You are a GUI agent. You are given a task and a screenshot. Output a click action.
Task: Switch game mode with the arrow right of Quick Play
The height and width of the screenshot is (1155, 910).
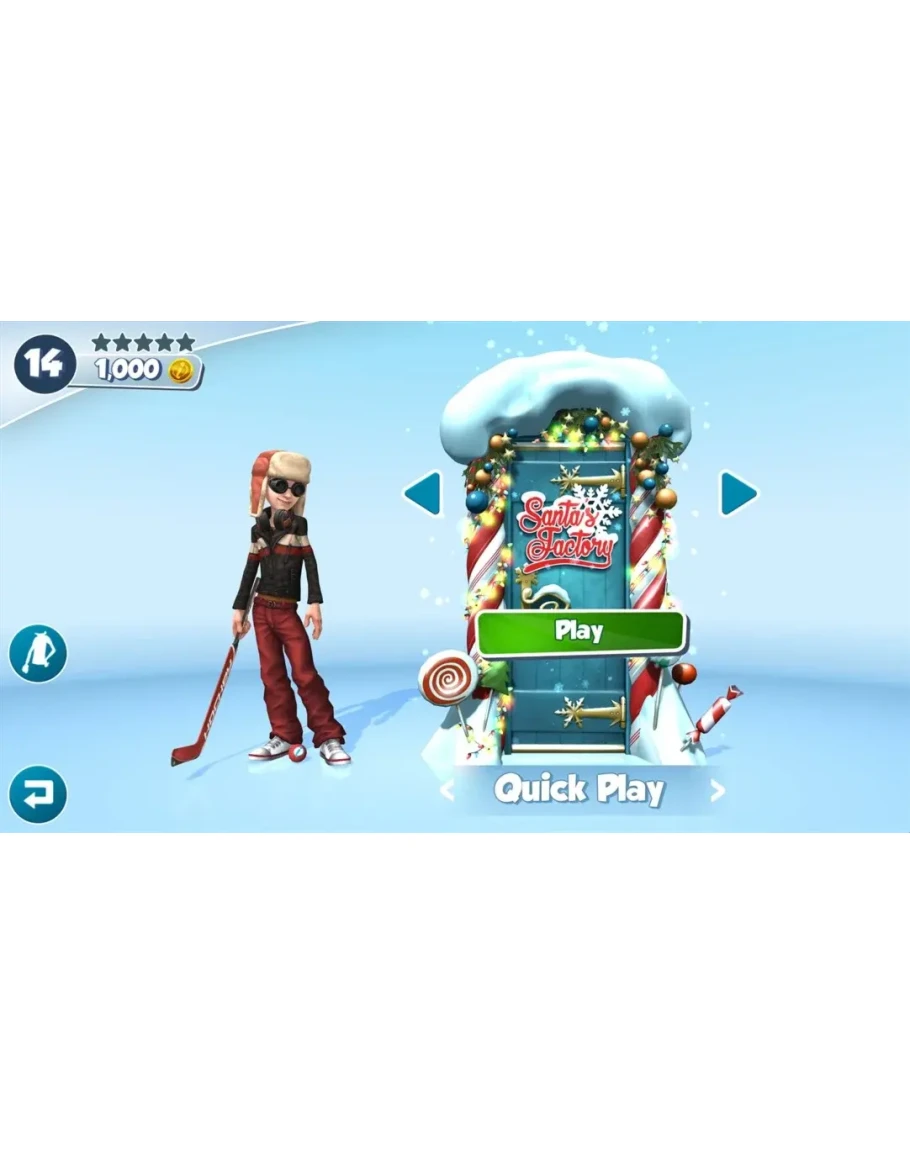717,791
